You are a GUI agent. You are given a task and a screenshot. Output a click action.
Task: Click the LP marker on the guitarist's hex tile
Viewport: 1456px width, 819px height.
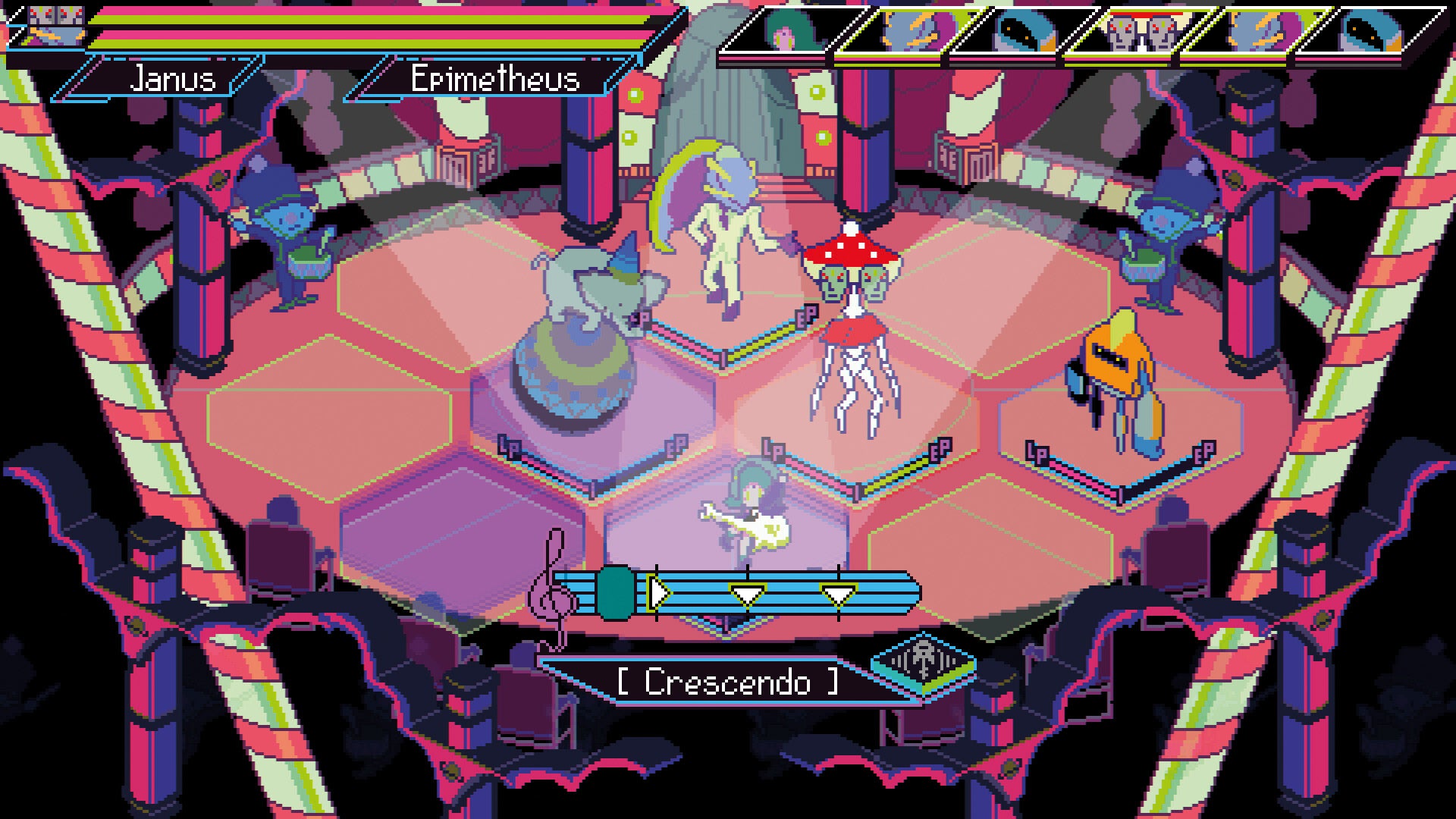pos(773,450)
